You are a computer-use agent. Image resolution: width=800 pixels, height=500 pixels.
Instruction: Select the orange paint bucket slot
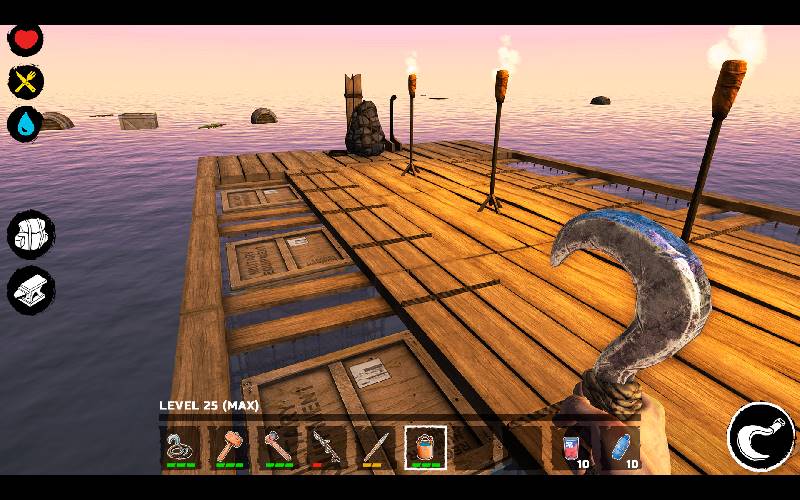(x=425, y=446)
